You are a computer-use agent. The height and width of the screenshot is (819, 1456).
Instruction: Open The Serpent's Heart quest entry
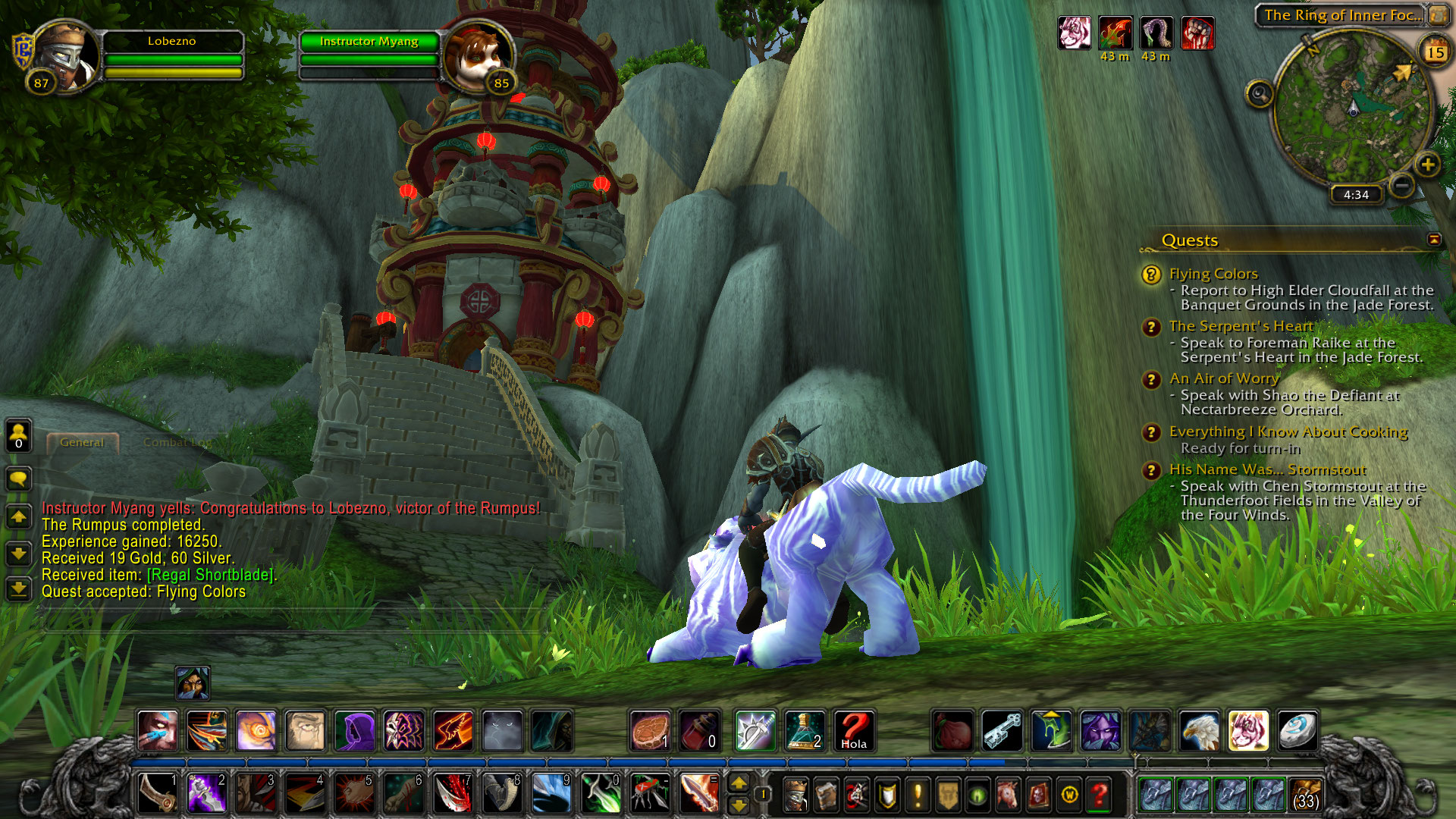point(1240,326)
